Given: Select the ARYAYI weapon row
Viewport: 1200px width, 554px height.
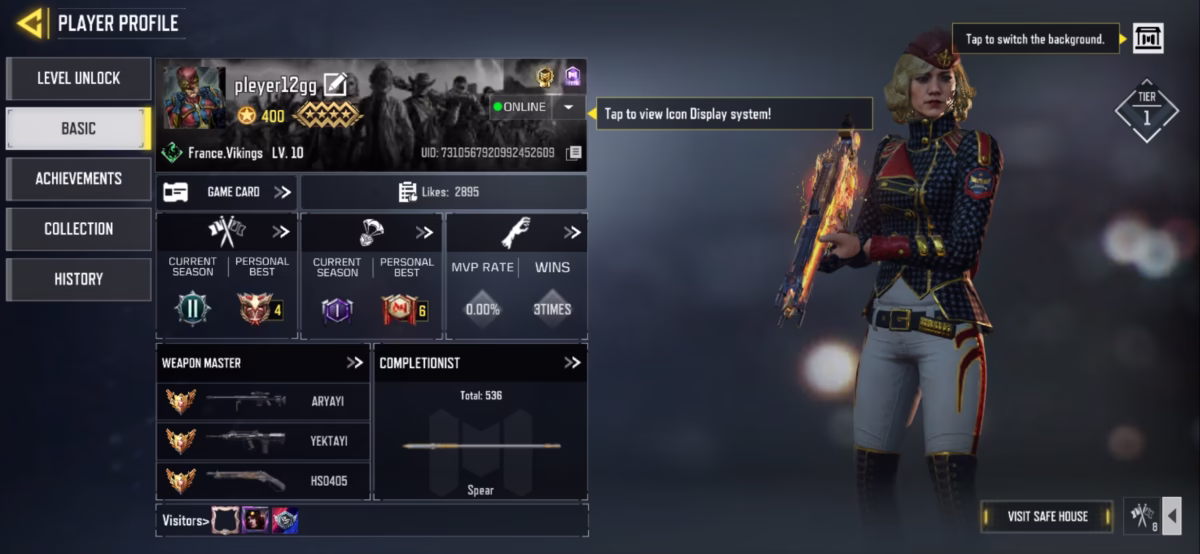Looking at the screenshot, I should [263, 401].
